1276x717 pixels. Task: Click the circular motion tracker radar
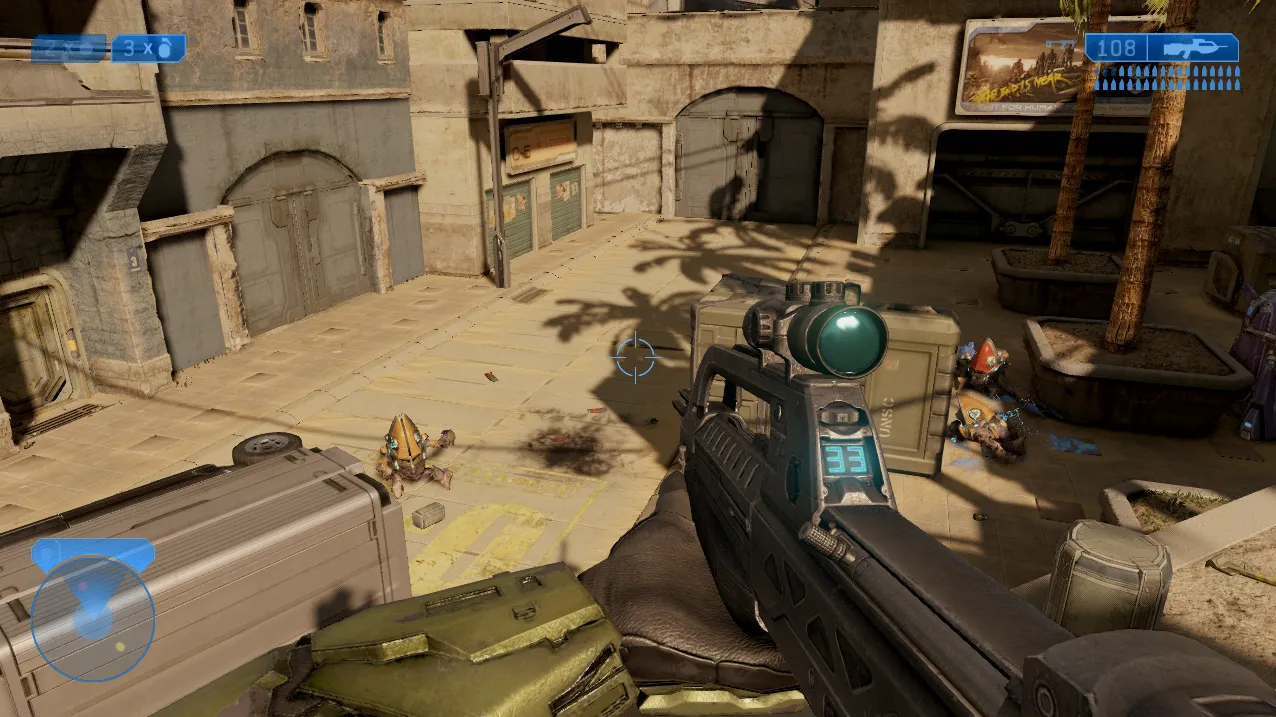93,618
